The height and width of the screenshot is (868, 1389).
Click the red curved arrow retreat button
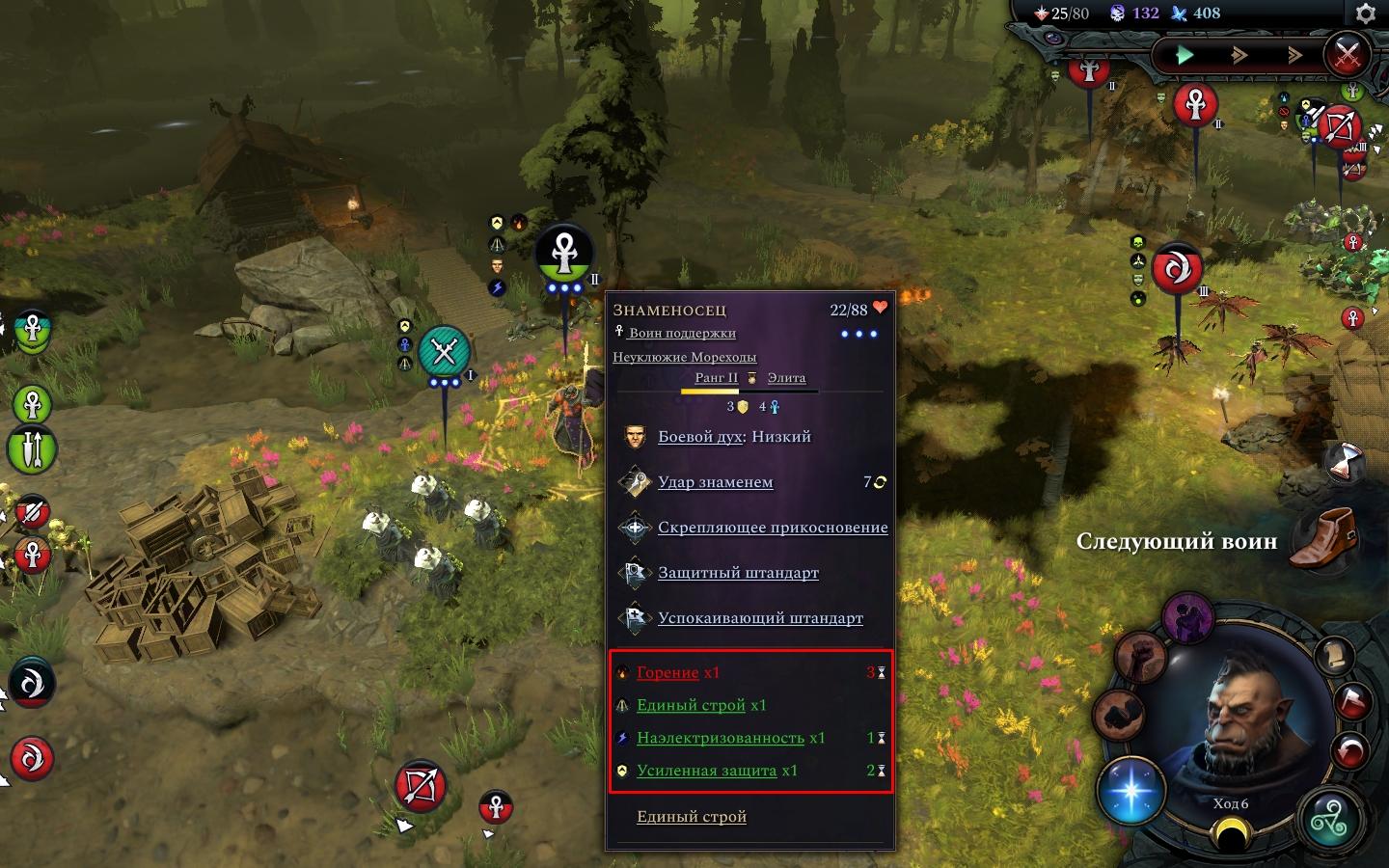point(1348,749)
